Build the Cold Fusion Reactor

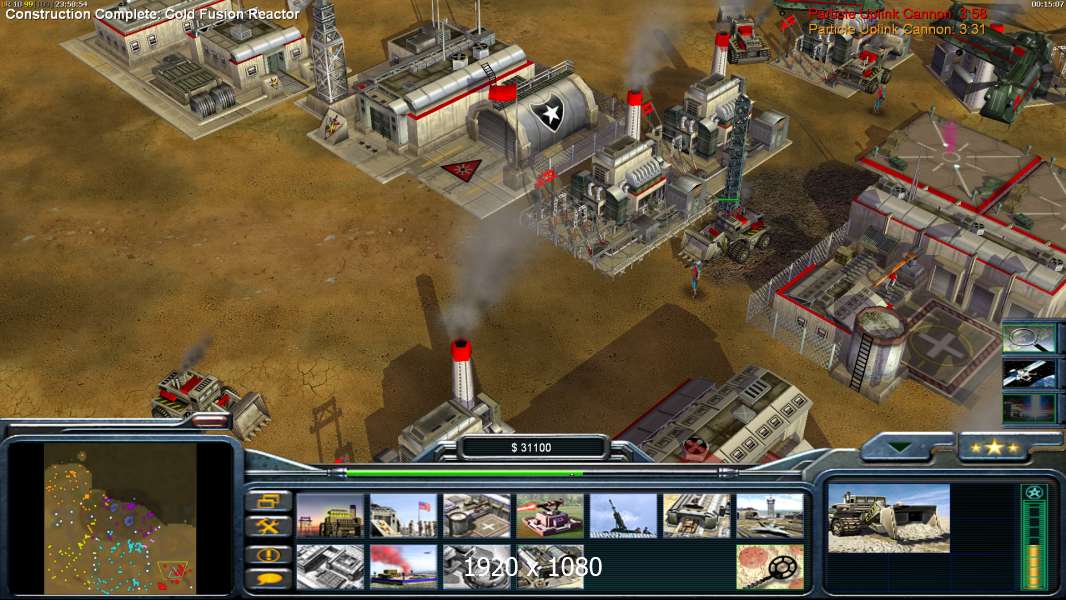point(330,515)
